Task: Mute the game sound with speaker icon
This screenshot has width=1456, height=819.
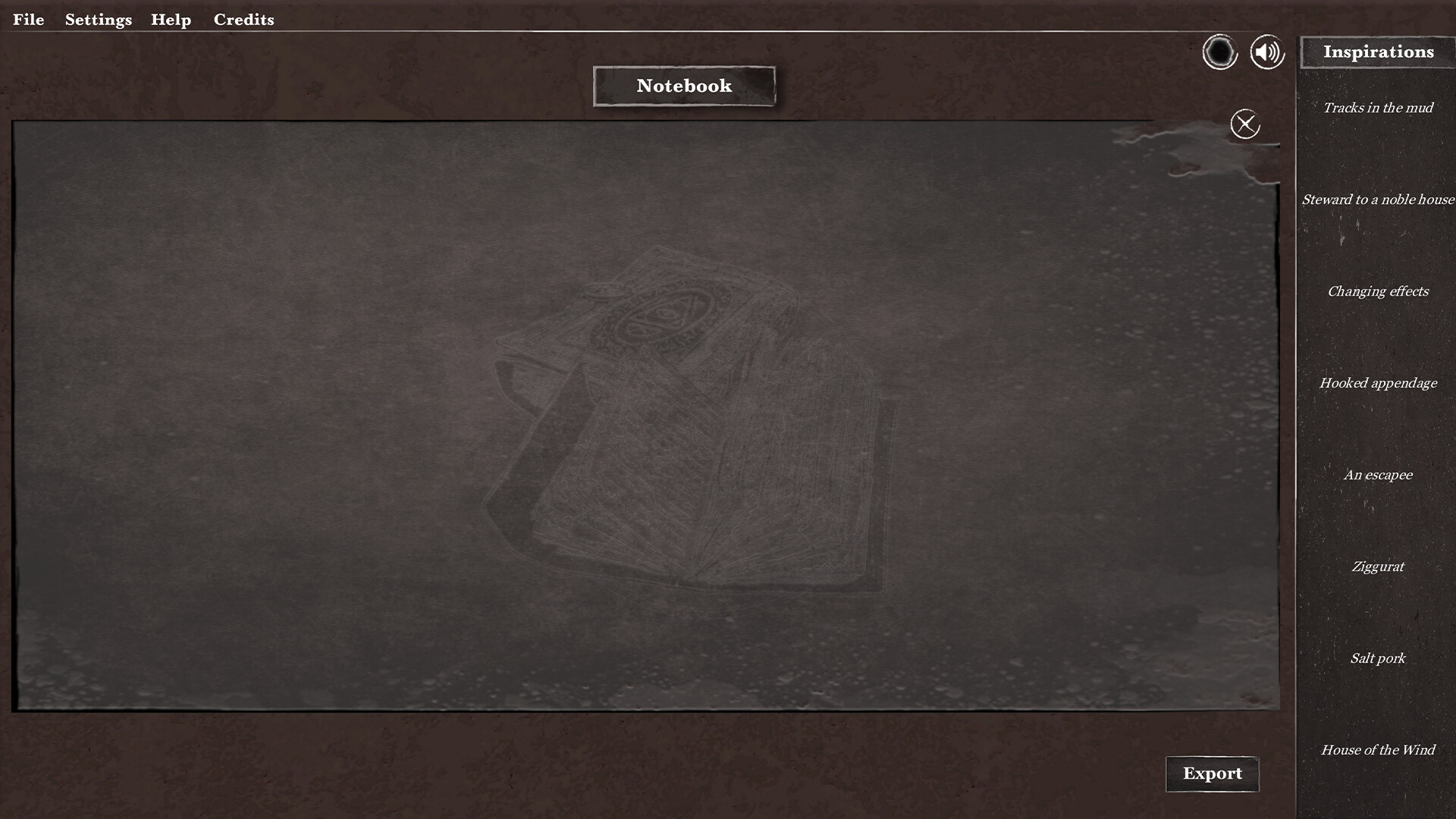Action: pos(1266,52)
